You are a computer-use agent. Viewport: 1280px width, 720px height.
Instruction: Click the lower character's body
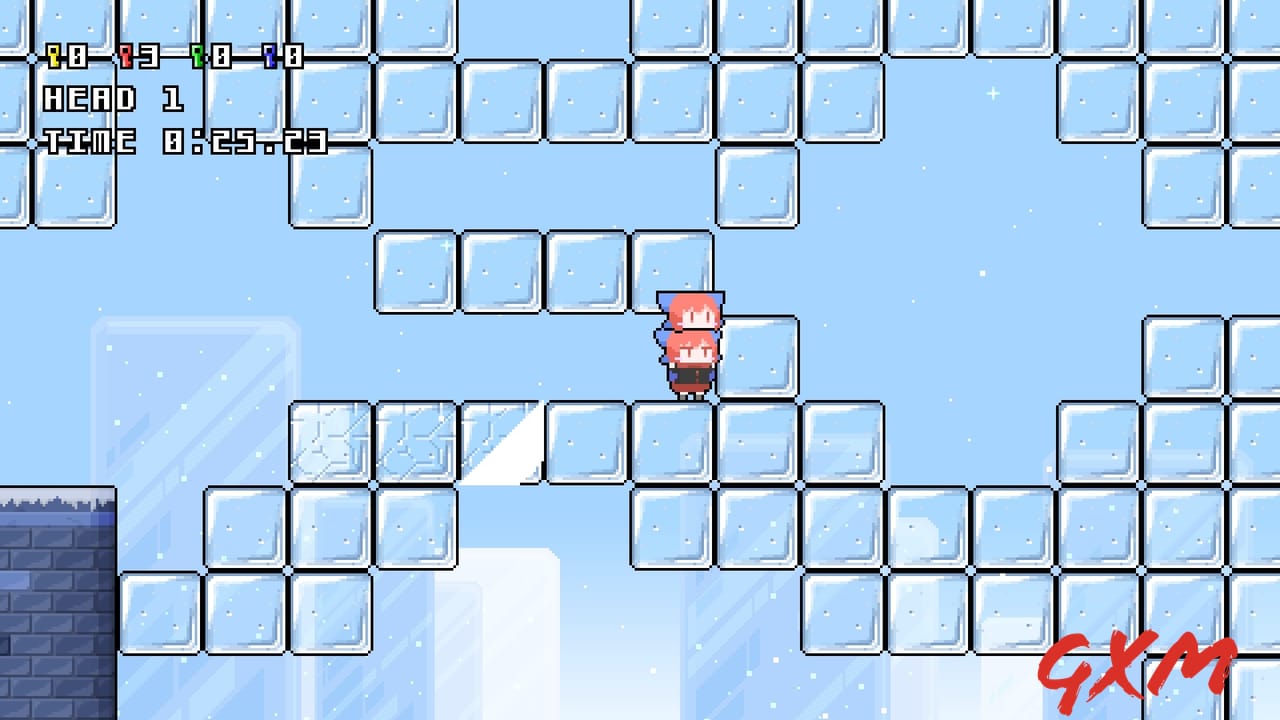point(690,375)
